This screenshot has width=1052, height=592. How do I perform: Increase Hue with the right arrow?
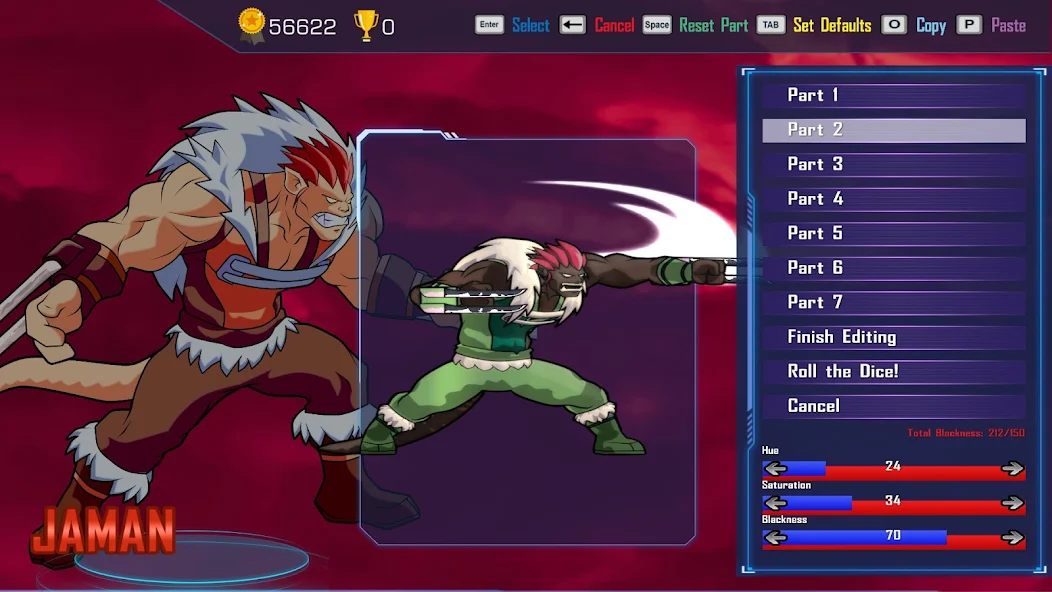[x=1012, y=468]
